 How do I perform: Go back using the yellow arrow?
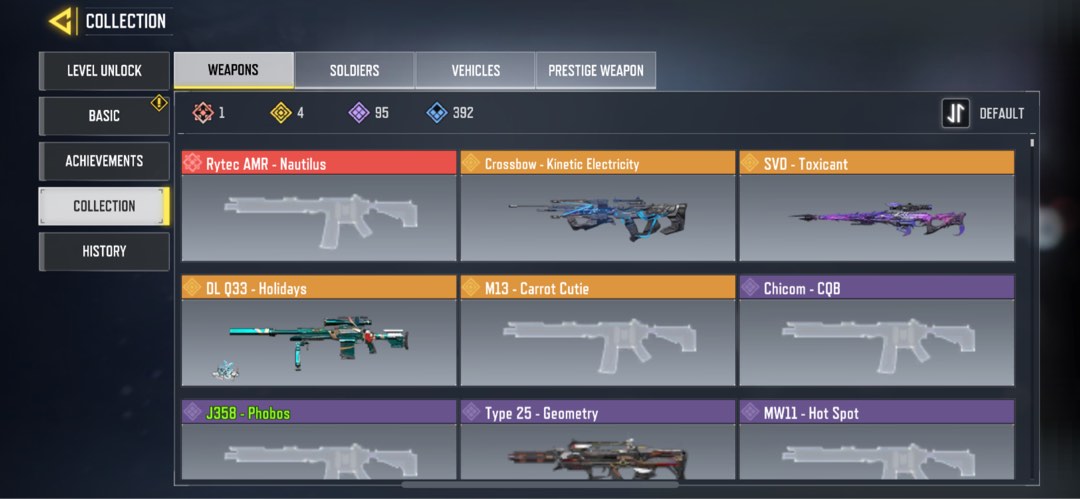pos(61,21)
